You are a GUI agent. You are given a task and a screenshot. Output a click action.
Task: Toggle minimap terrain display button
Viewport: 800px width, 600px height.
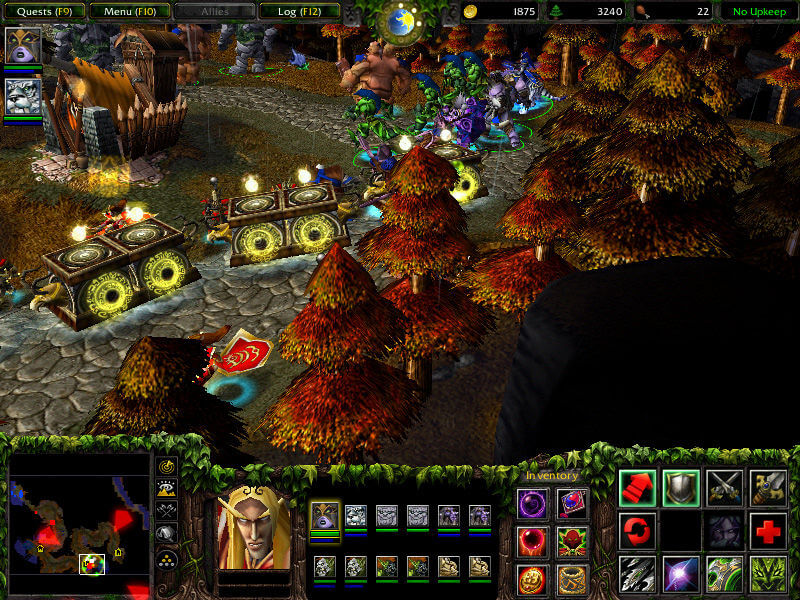(167, 489)
